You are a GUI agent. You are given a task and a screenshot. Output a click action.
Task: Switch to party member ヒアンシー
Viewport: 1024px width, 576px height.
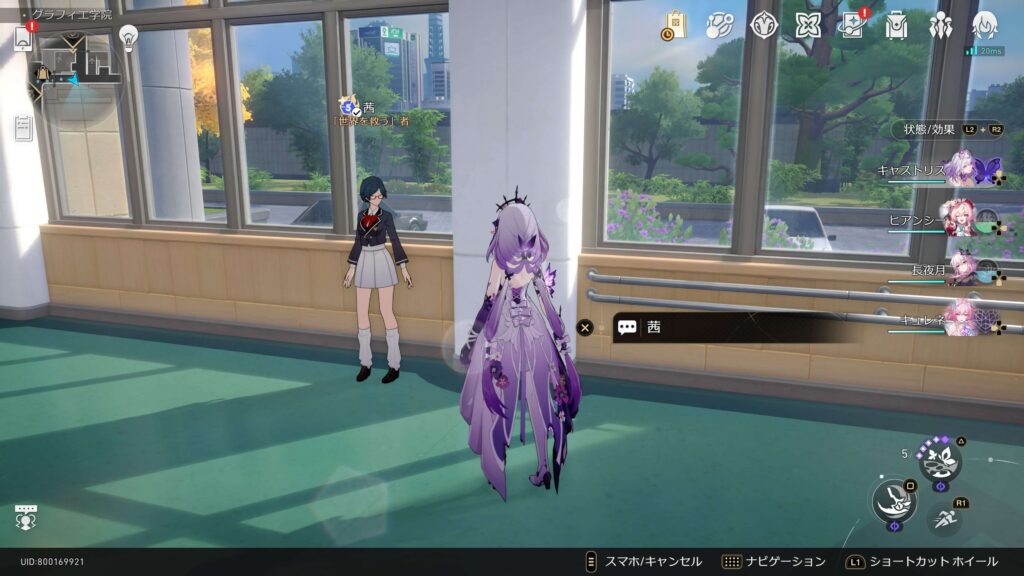click(x=962, y=219)
